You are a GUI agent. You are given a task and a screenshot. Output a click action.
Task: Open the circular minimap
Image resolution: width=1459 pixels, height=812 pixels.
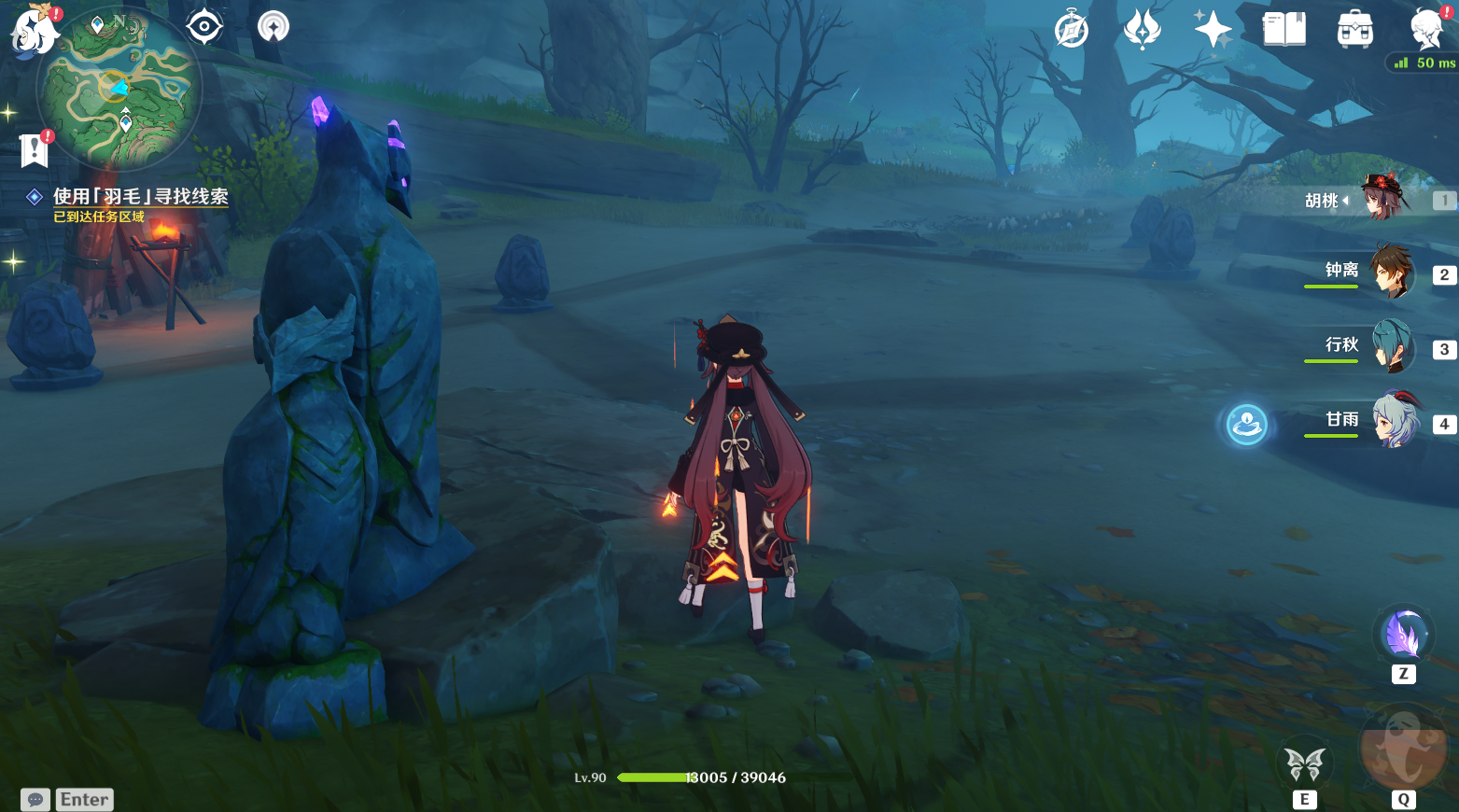tap(119, 91)
